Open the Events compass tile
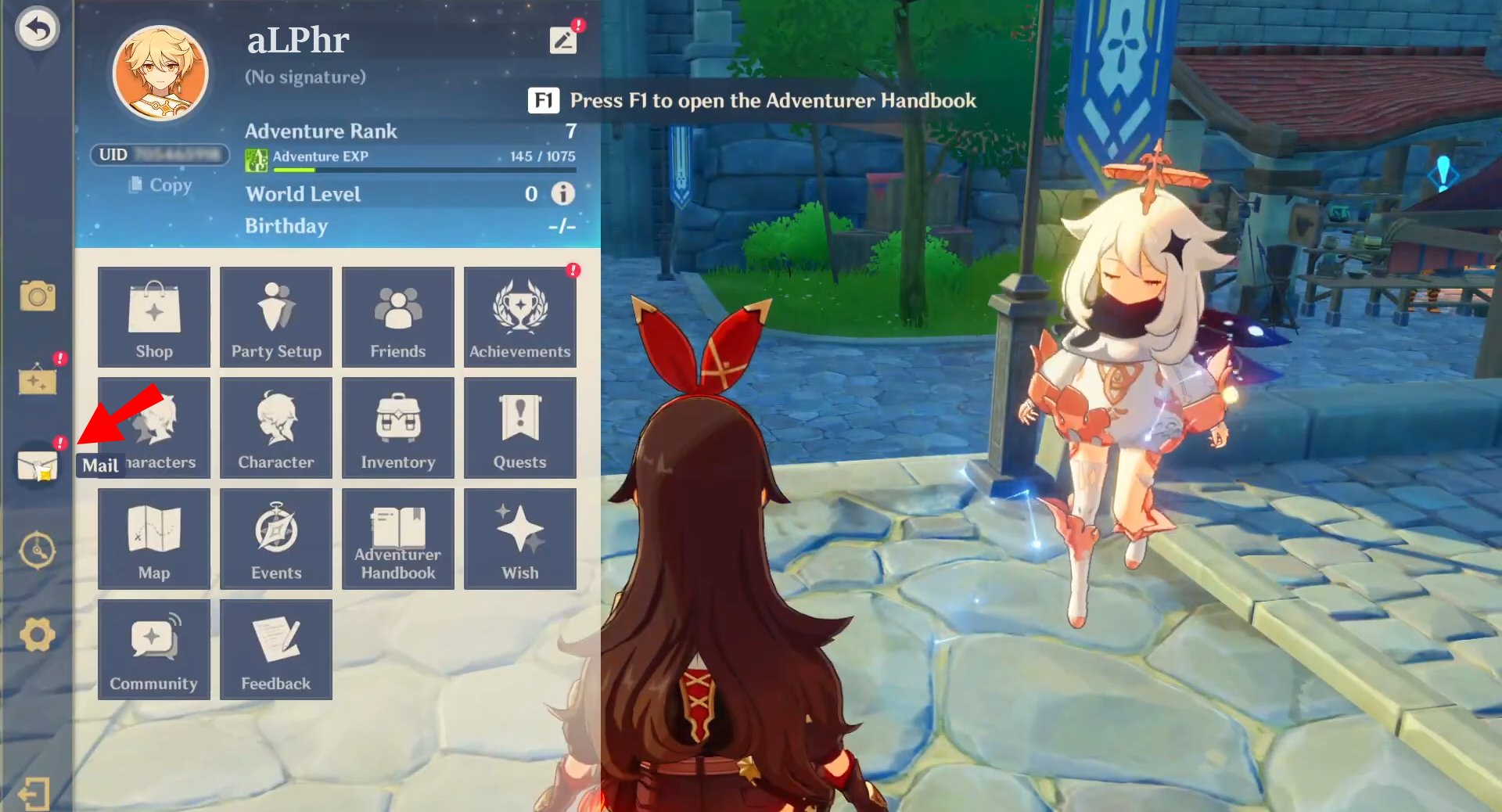This screenshot has height=812, width=1502. pos(276,539)
